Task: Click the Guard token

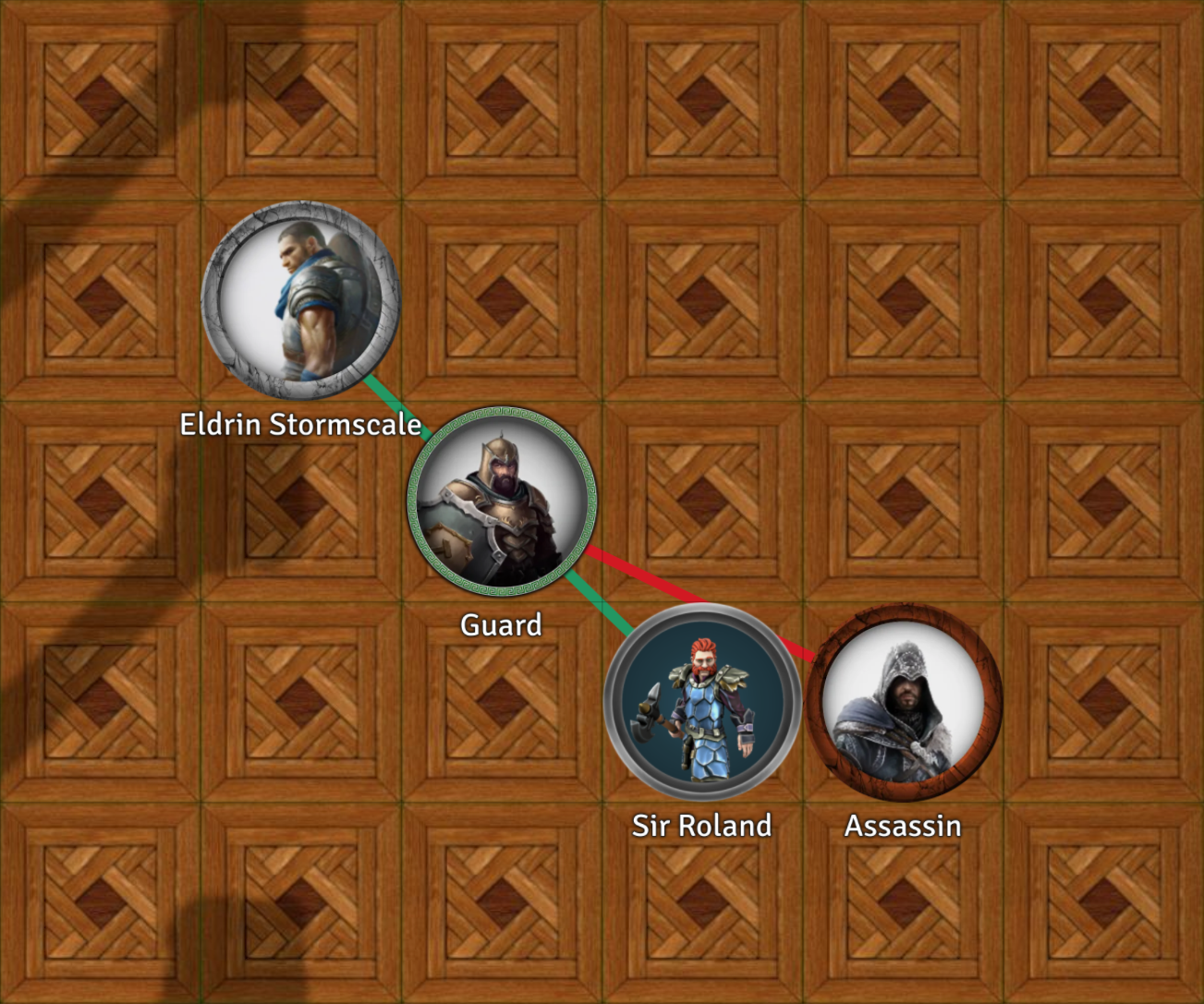Action: 502,502
